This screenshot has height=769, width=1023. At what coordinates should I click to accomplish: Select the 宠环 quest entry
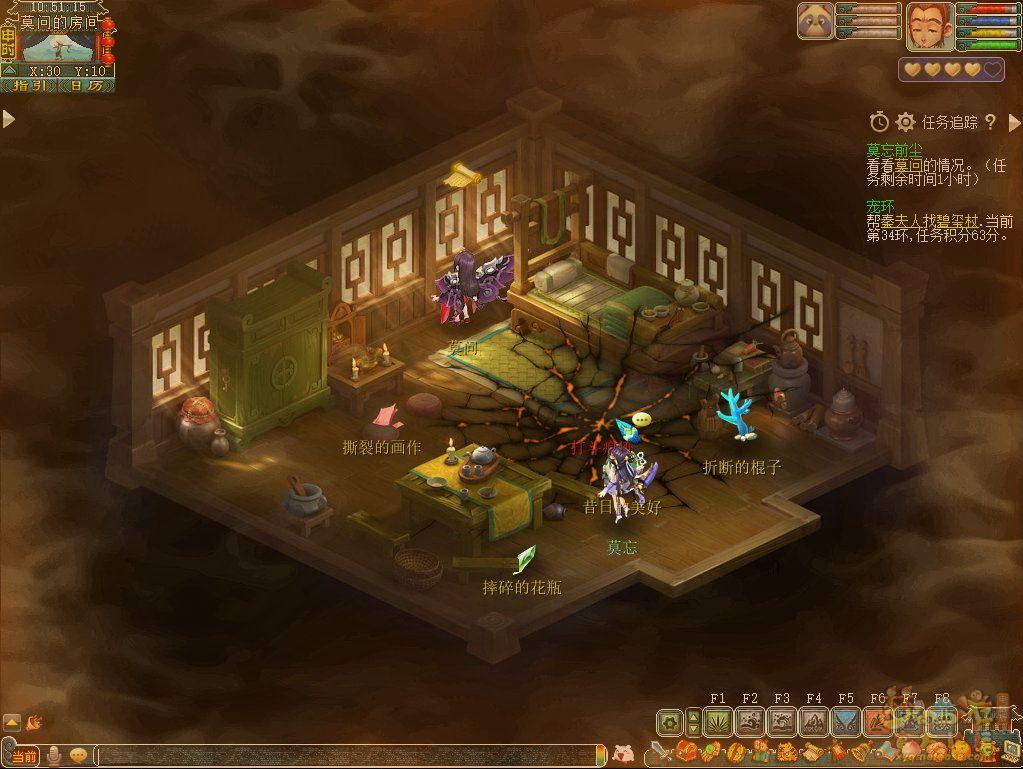coord(881,207)
